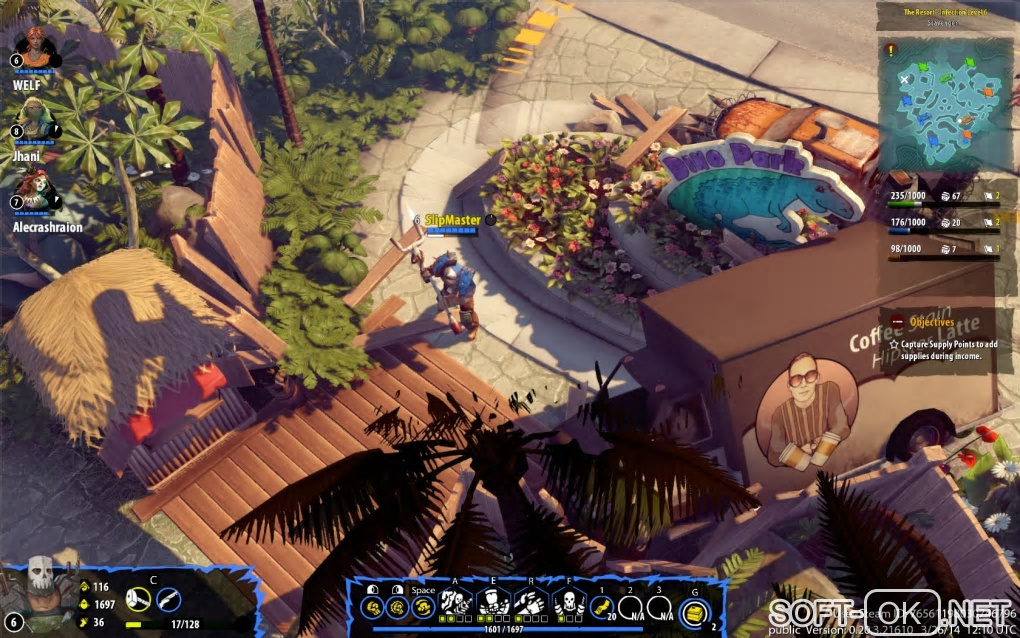Activate the Space key ability icon
The image size is (1020, 638).
423,607
